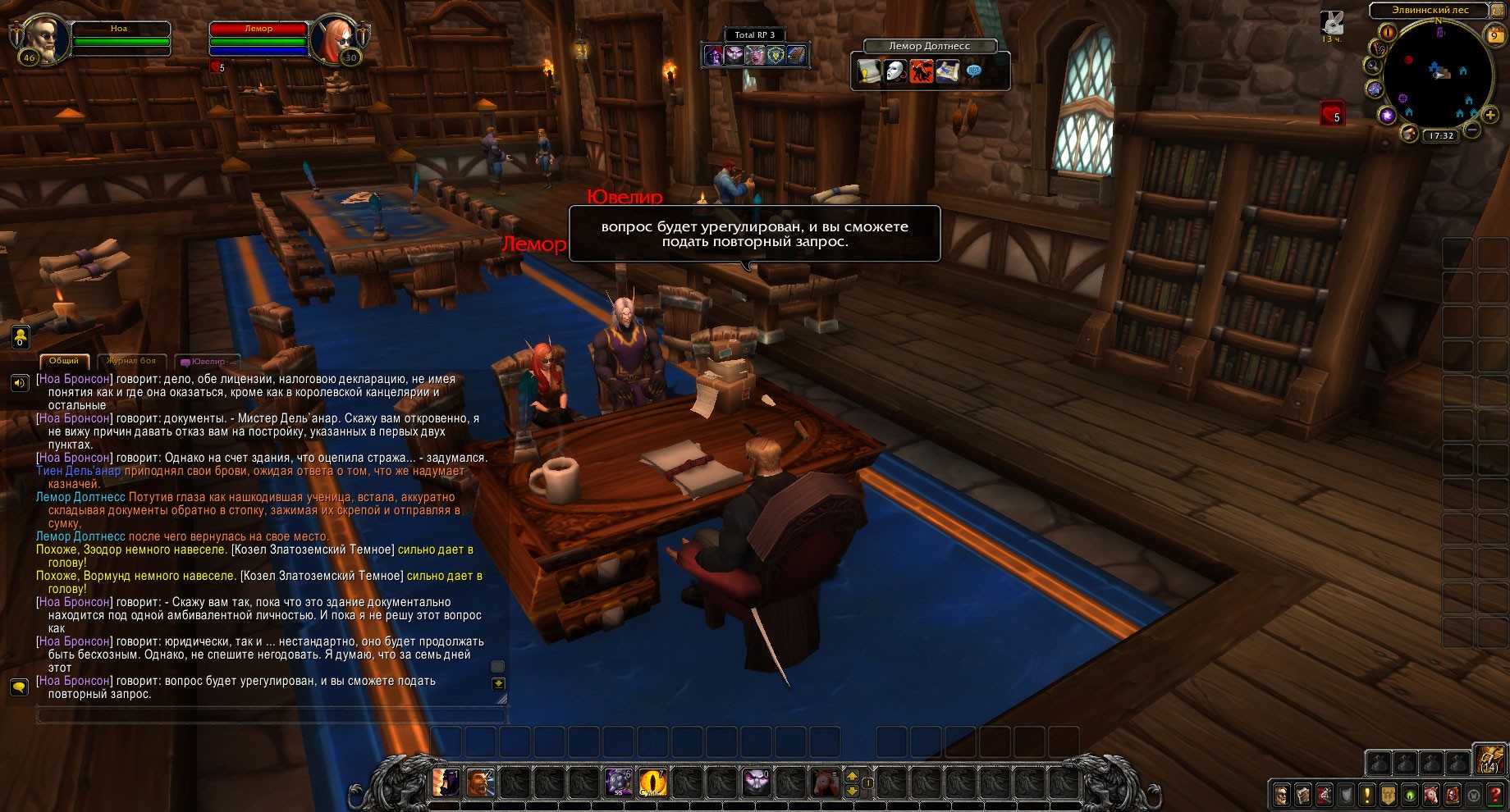This screenshot has width=1510, height=812.
Task: Open the white mask icon under Лемор Долтнесс
Action: (895, 72)
